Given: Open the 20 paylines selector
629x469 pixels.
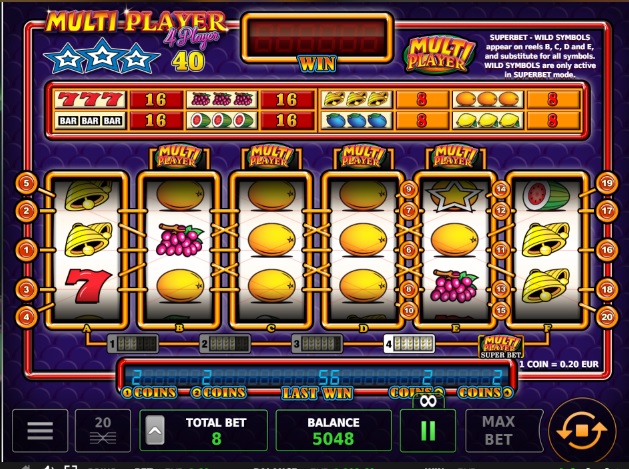Looking at the screenshot, I should pyautogui.click(x=103, y=430).
